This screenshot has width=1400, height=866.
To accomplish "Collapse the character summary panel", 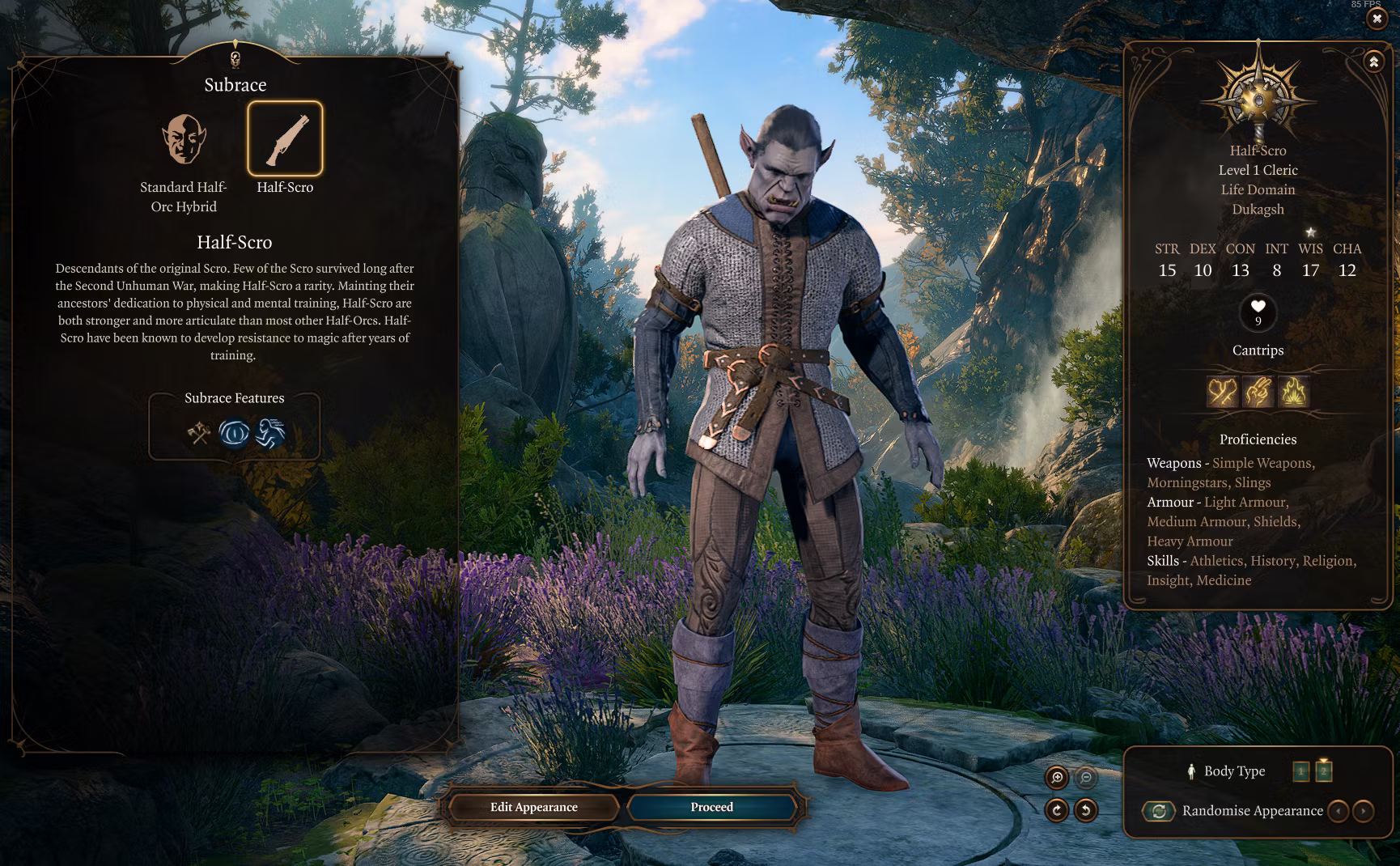I will pos(1373,62).
